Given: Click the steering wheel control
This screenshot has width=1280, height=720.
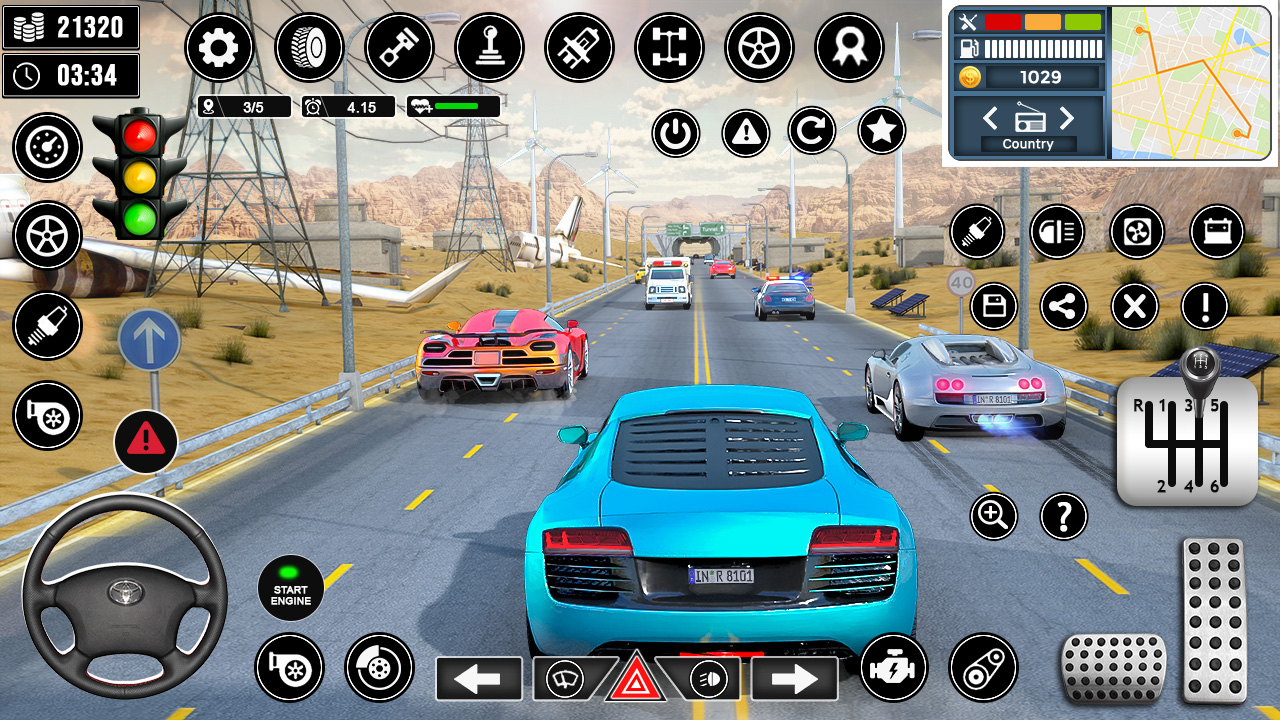Looking at the screenshot, I should point(125,595).
